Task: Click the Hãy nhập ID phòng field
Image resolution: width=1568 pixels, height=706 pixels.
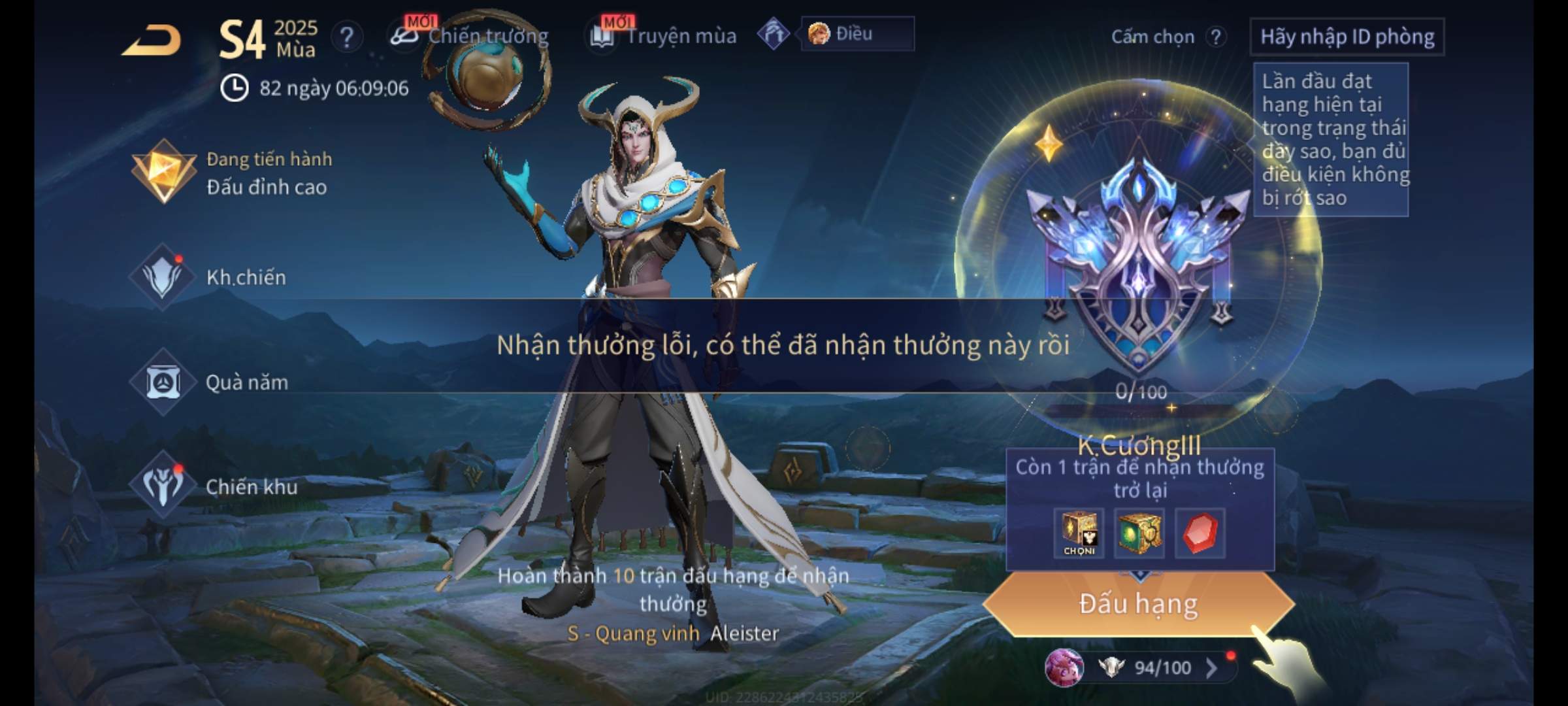Action: [1347, 37]
